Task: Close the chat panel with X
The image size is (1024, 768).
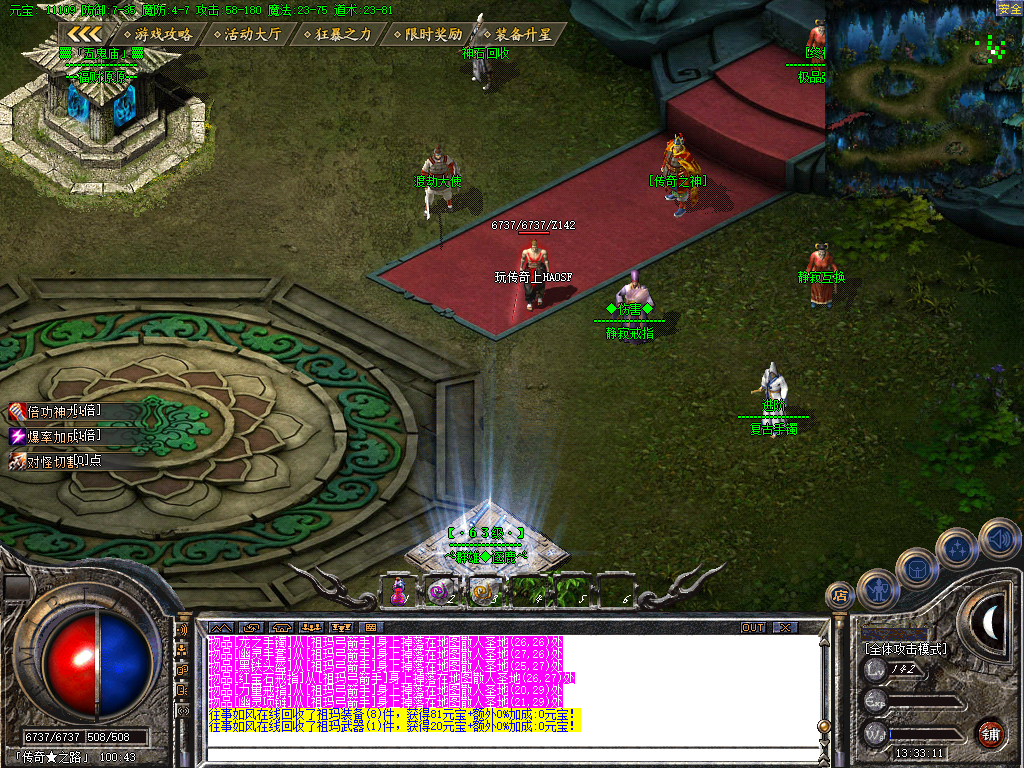Action: [x=785, y=627]
